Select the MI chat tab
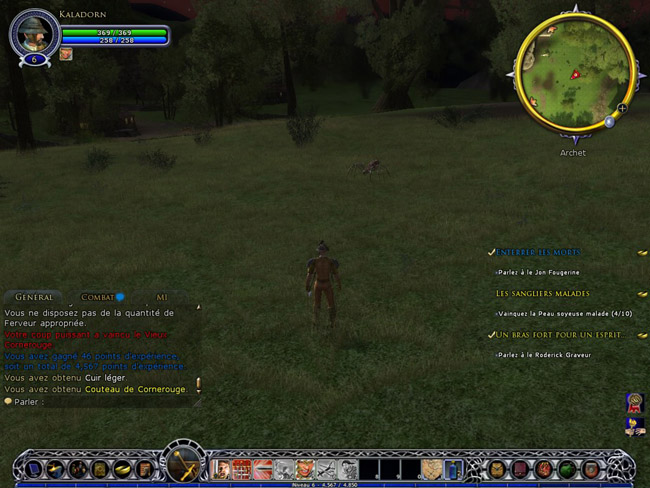Viewport: 650px width, 488px height. [161, 297]
